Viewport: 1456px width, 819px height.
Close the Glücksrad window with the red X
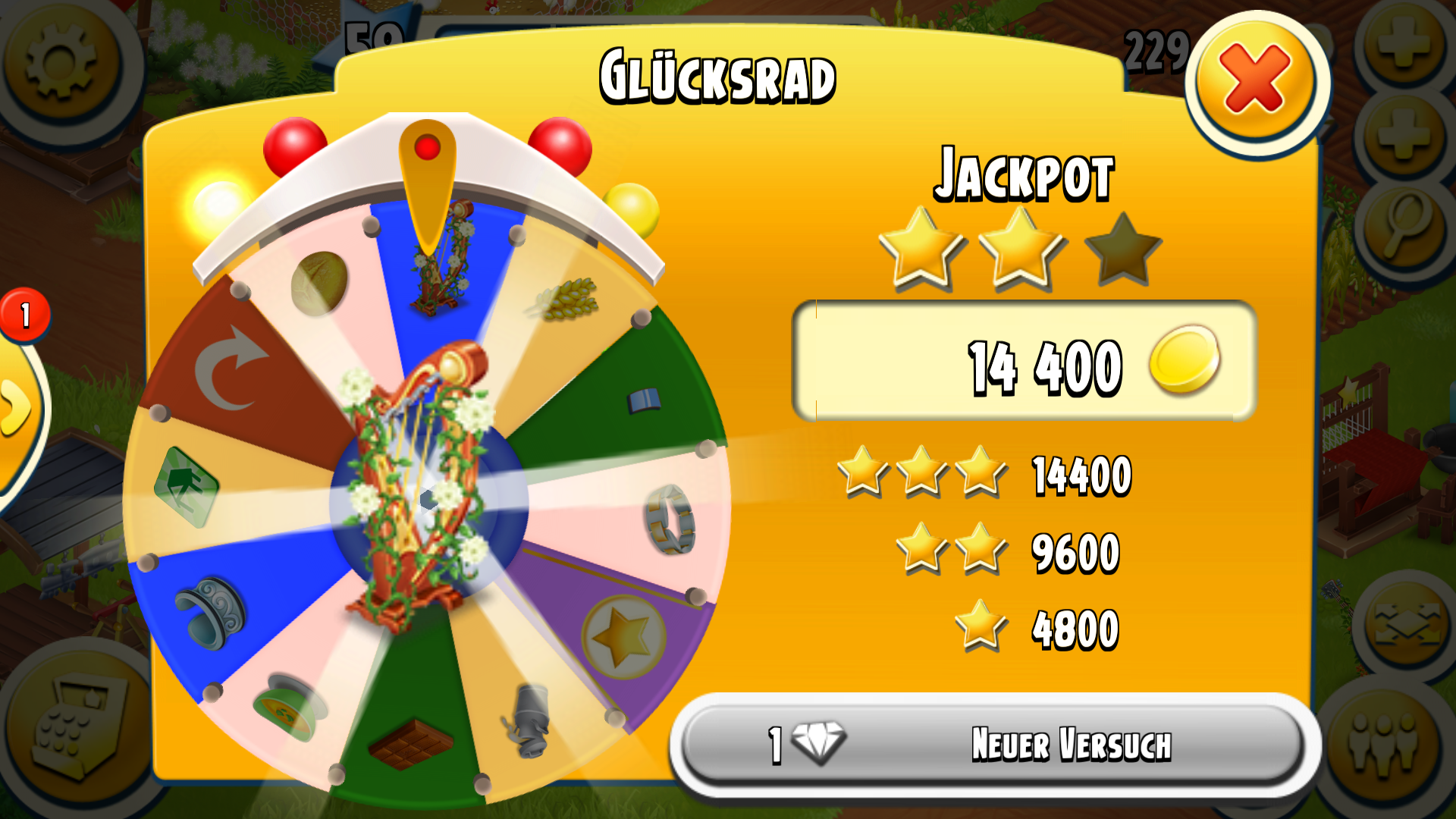click(1256, 80)
